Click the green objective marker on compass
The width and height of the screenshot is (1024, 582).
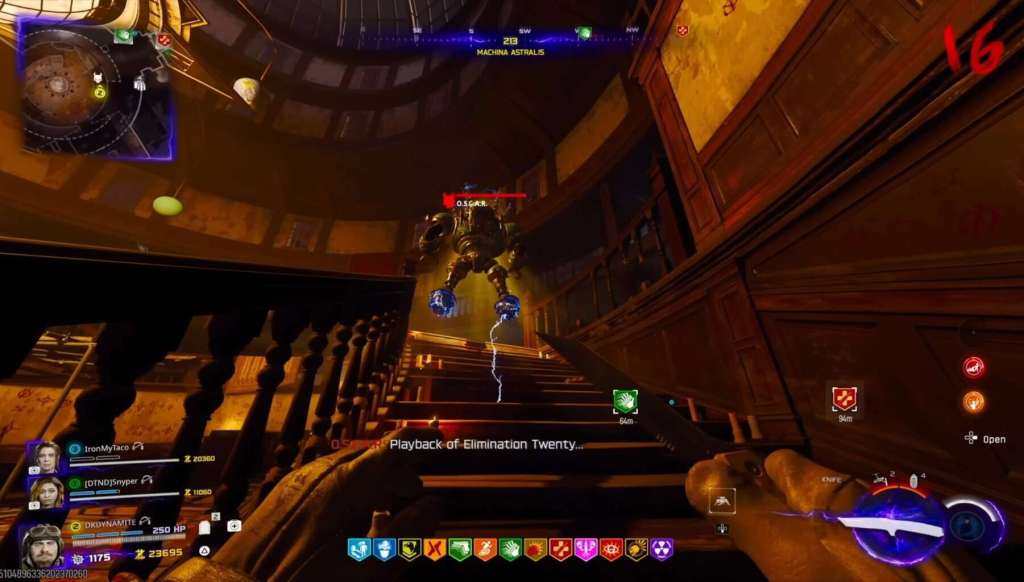coord(583,33)
